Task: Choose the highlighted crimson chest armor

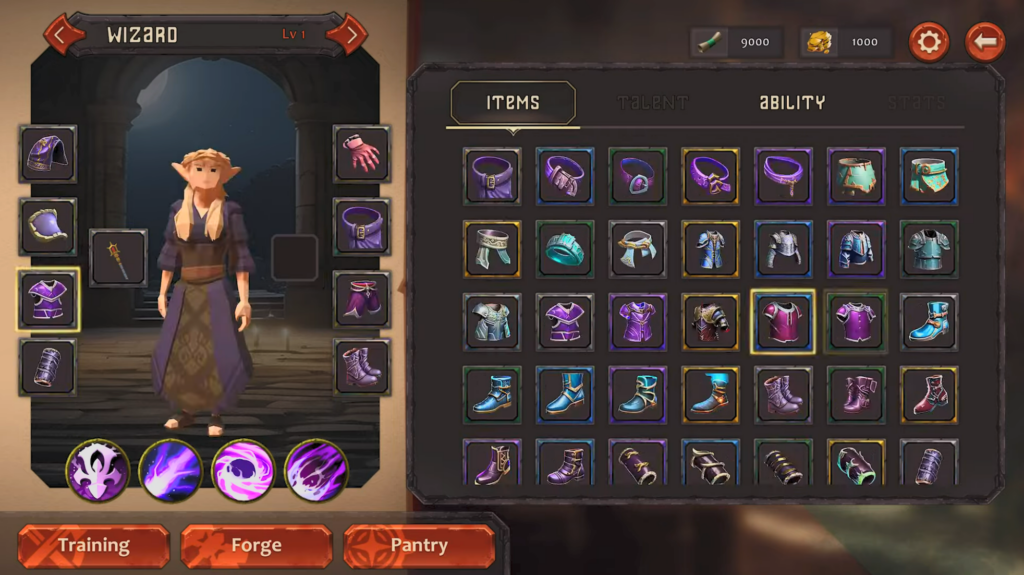Action: [783, 322]
